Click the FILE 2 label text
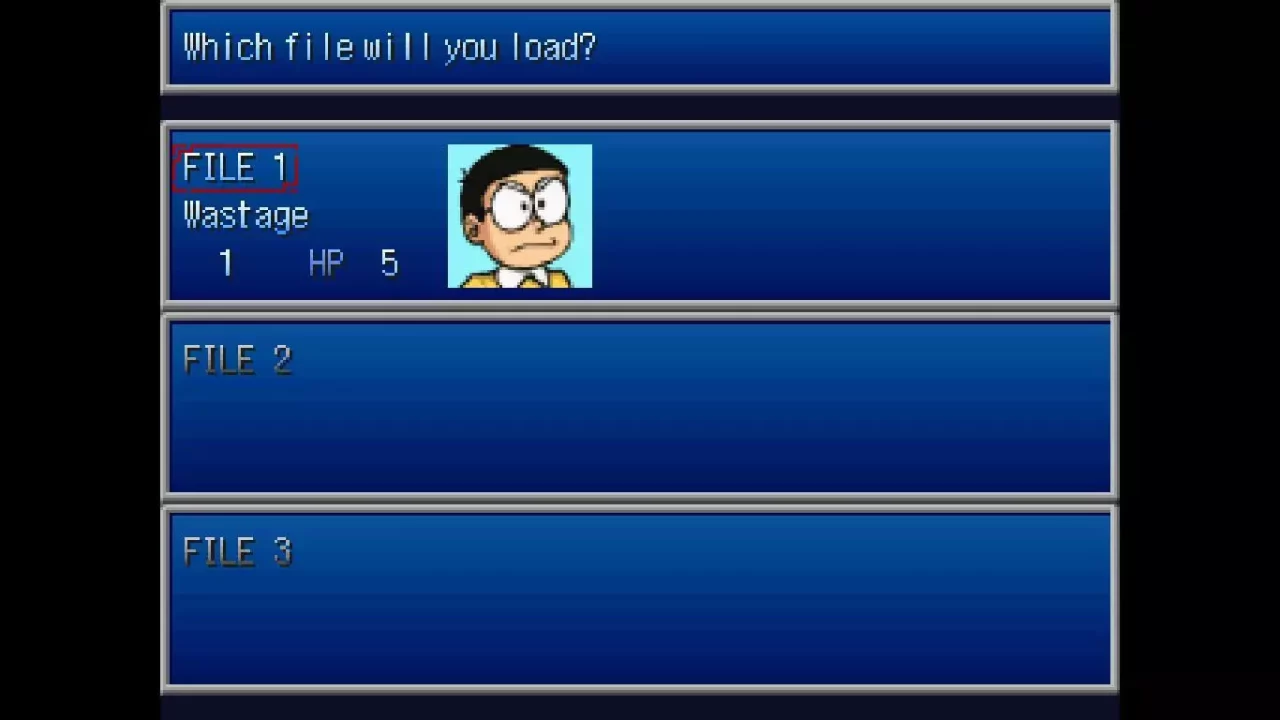This screenshot has height=720, width=1280. coord(238,360)
